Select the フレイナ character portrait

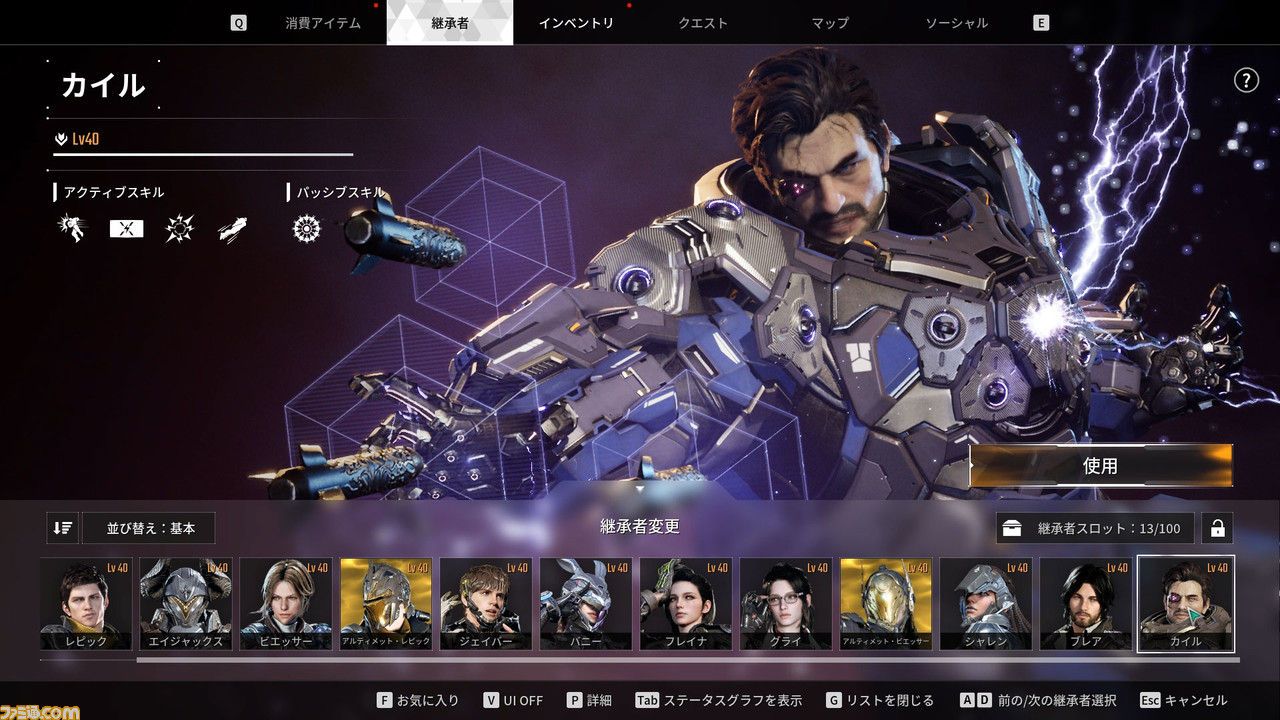click(x=686, y=604)
